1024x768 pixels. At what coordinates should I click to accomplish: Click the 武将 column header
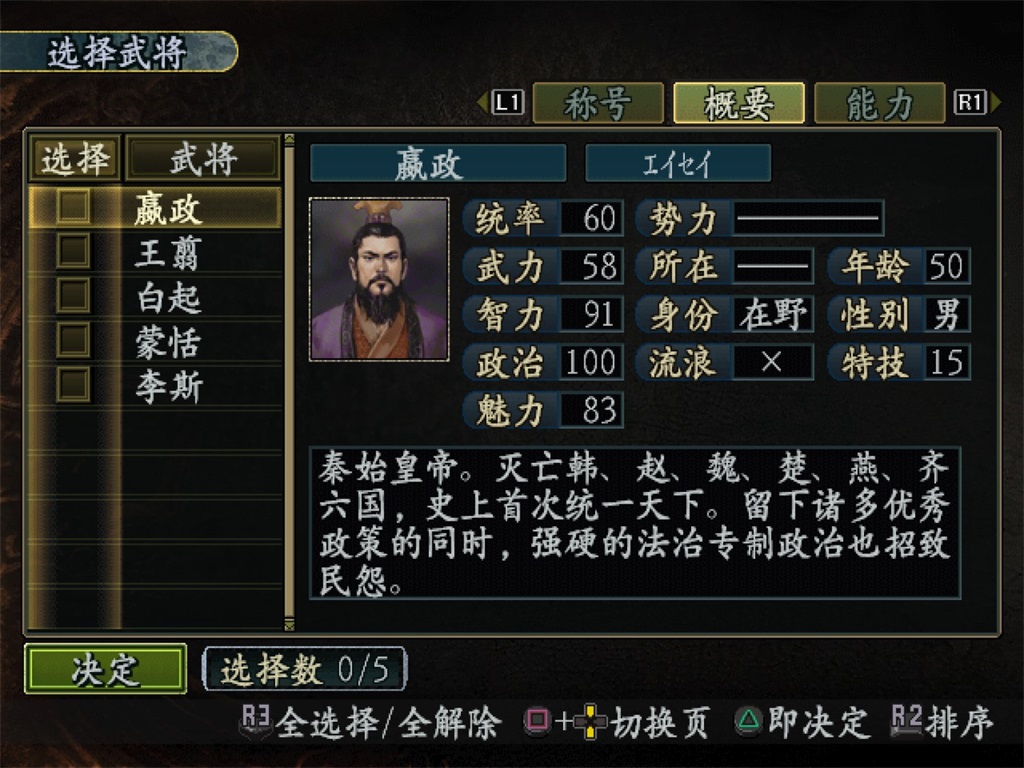coord(201,158)
